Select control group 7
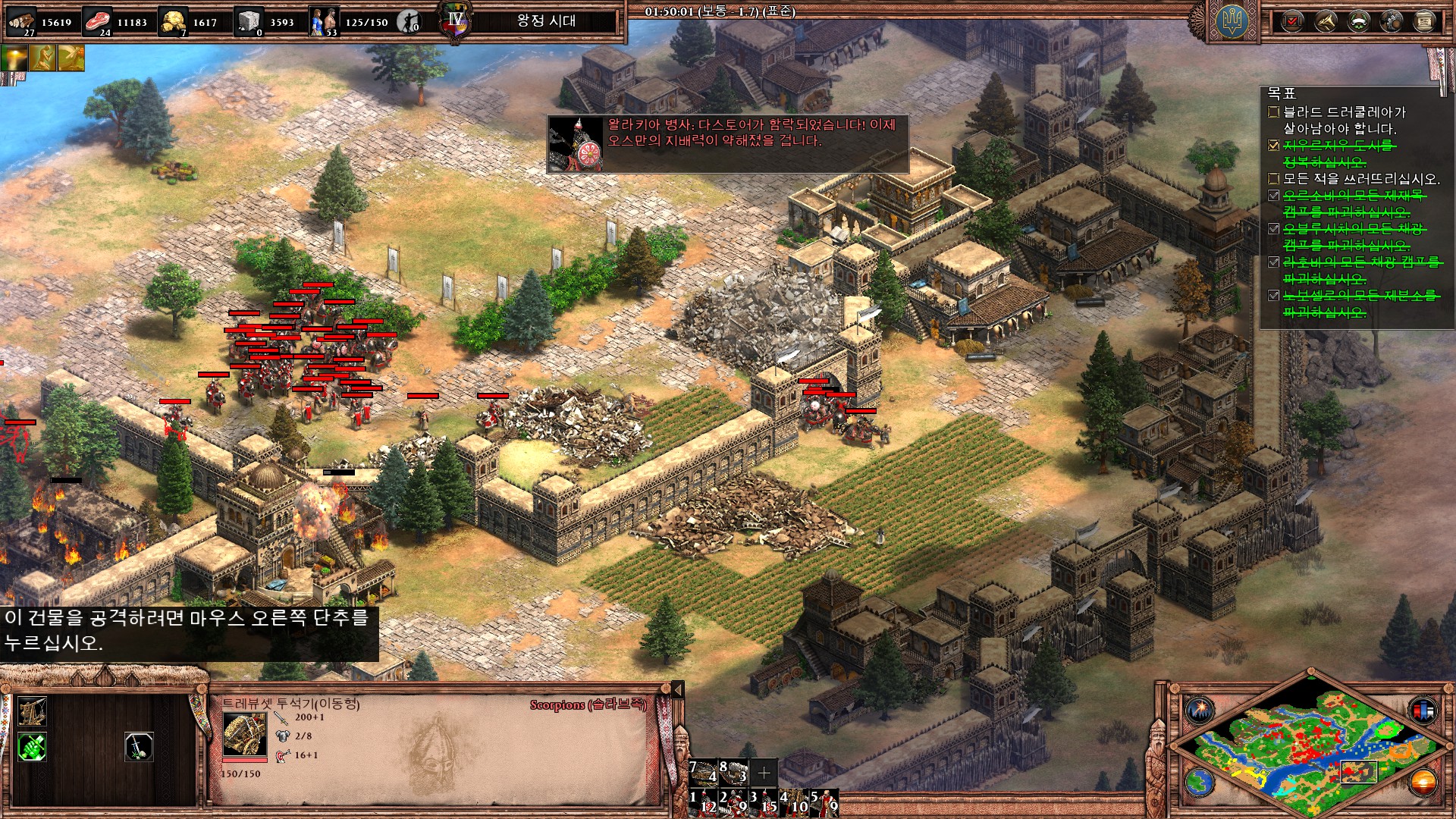 (x=703, y=772)
